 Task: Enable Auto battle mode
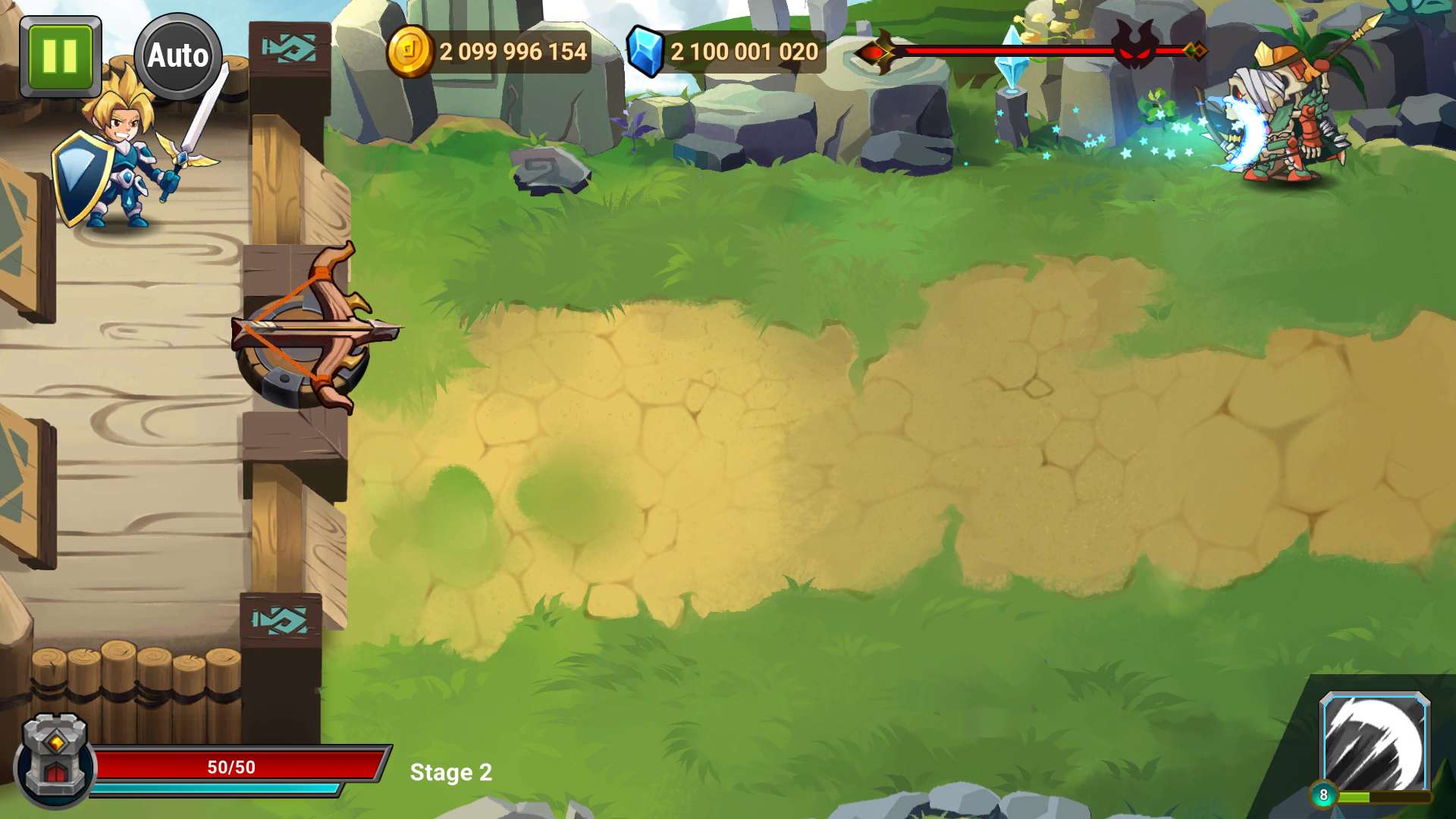point(178,56)
